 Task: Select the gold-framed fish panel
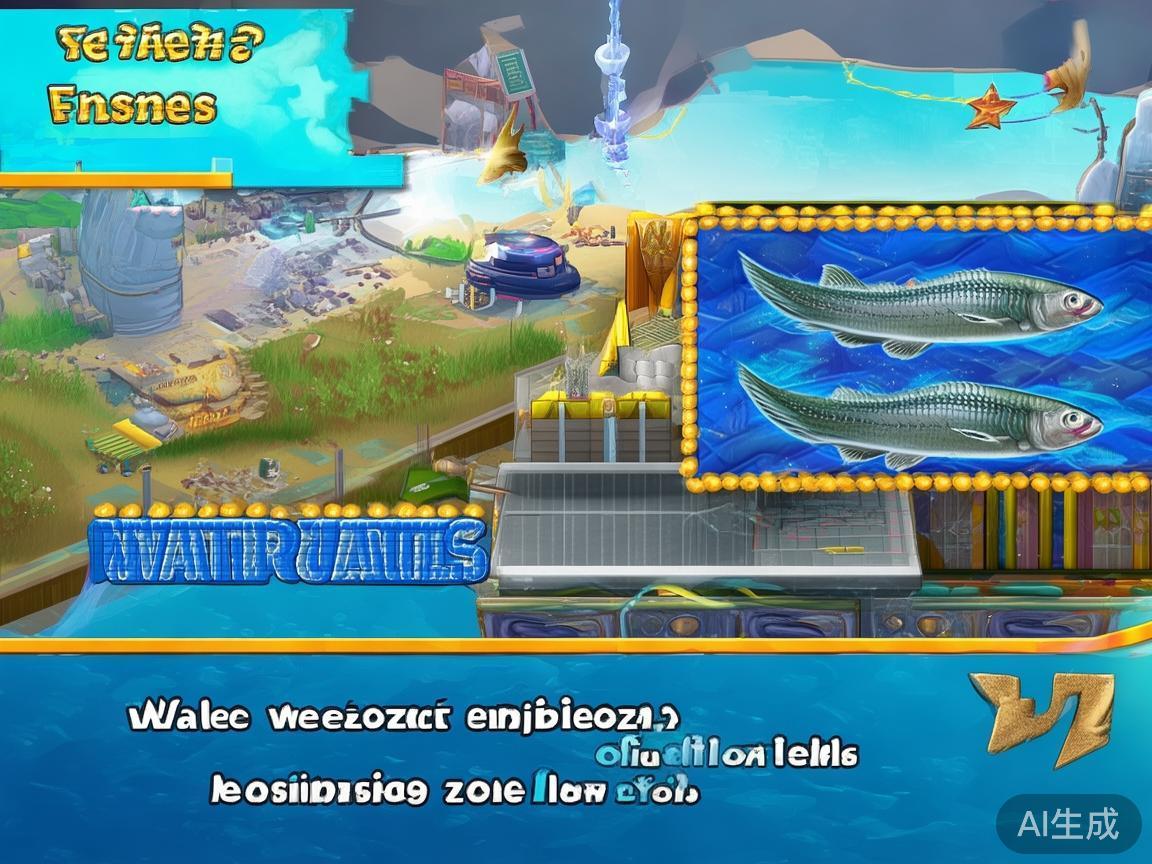click(x=918, y=343)
